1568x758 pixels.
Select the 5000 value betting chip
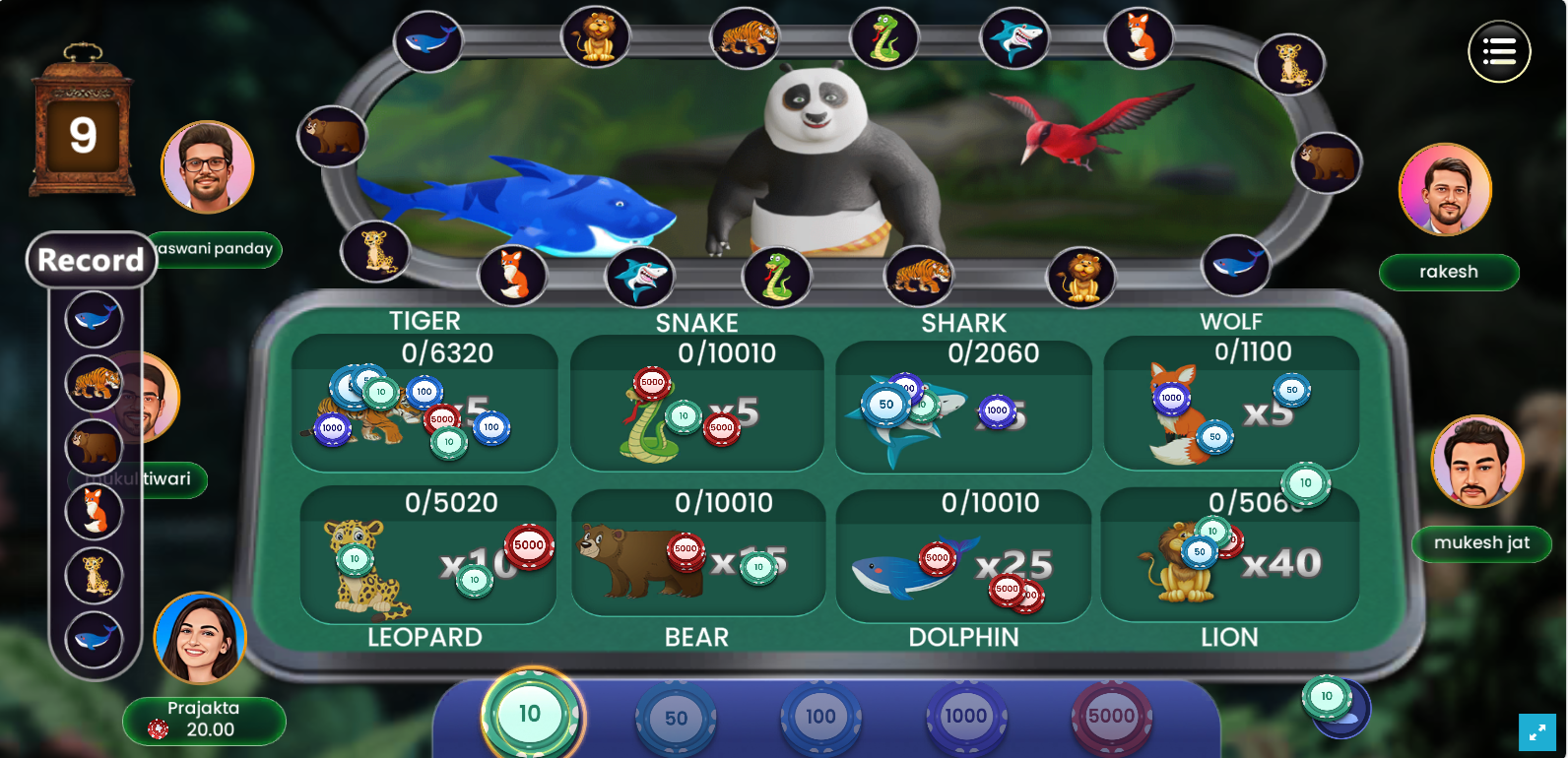tap(1111, 717)
